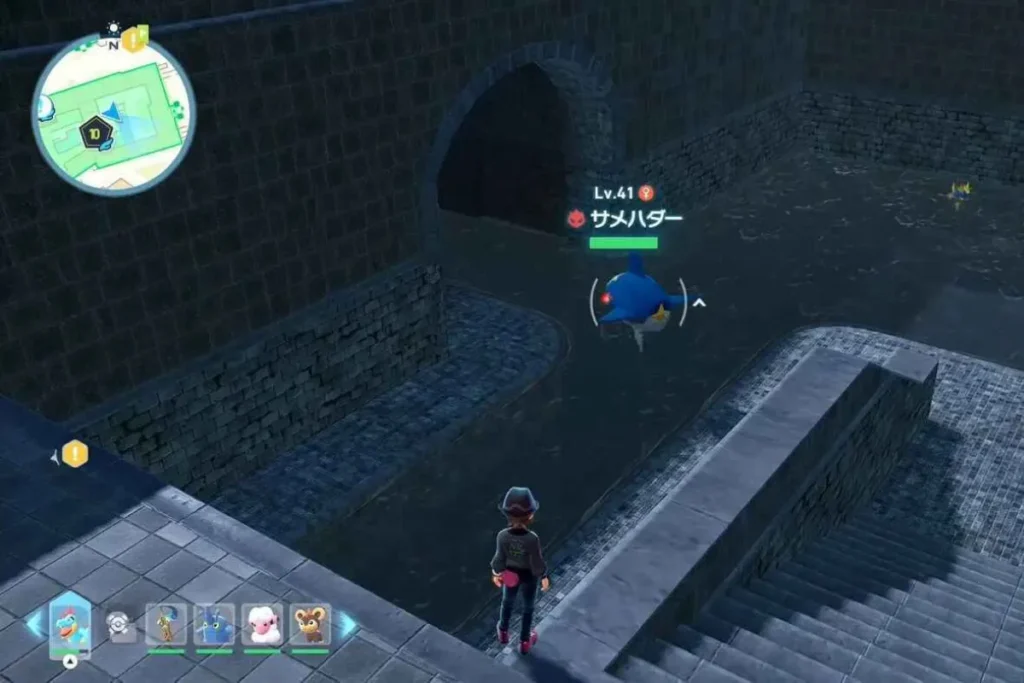Open the circular minimap
Image resolution: width=1024 pixels, height=683 pixels.
(x=113, y=113)
